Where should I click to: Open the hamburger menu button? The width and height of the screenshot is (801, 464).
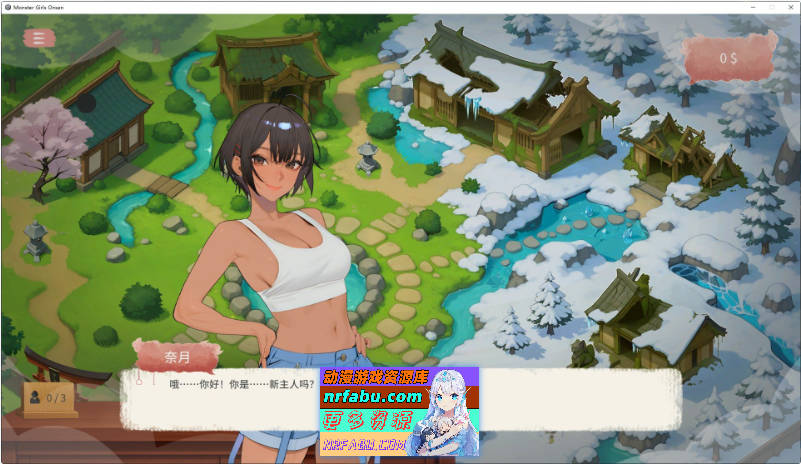(x=39, y=38)
